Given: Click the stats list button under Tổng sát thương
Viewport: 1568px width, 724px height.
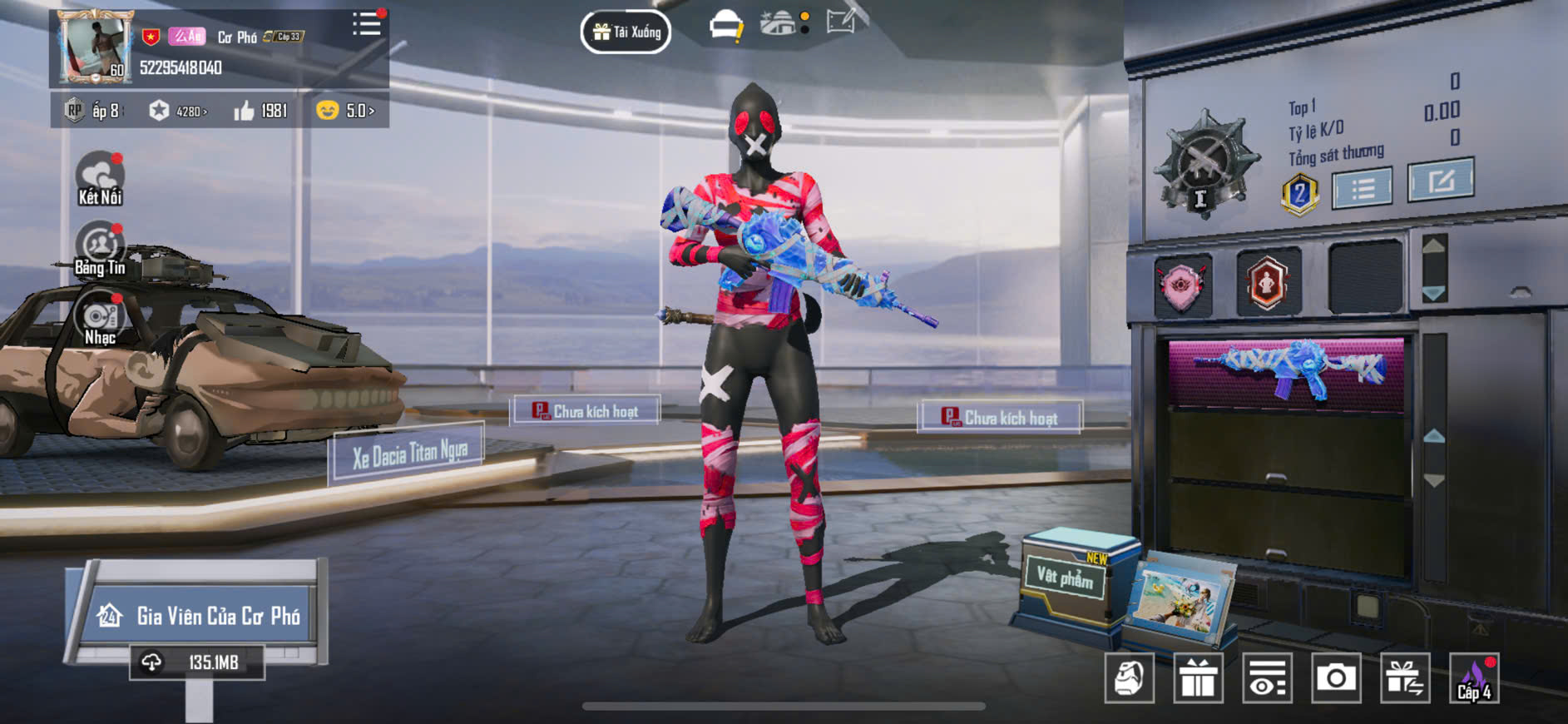Looking at the screenshot, I should 1362,188.
